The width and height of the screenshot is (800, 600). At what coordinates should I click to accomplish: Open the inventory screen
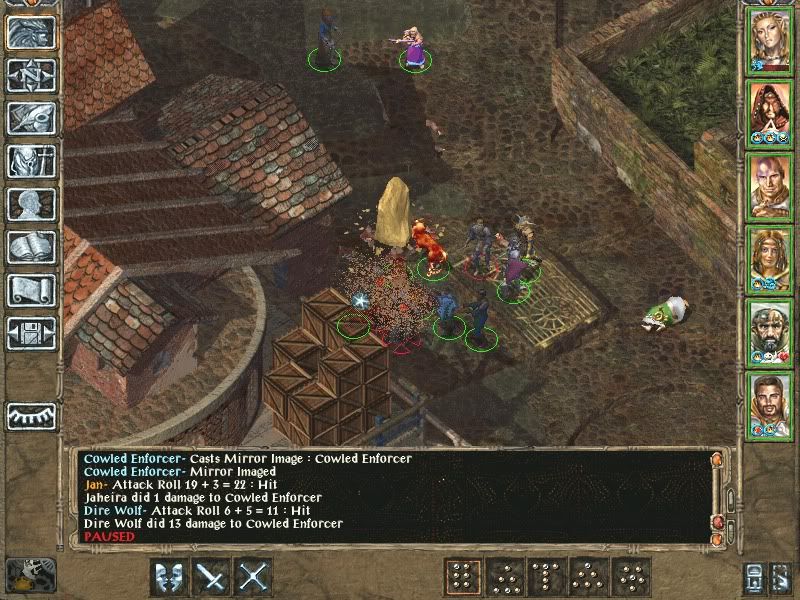(32, 161)
